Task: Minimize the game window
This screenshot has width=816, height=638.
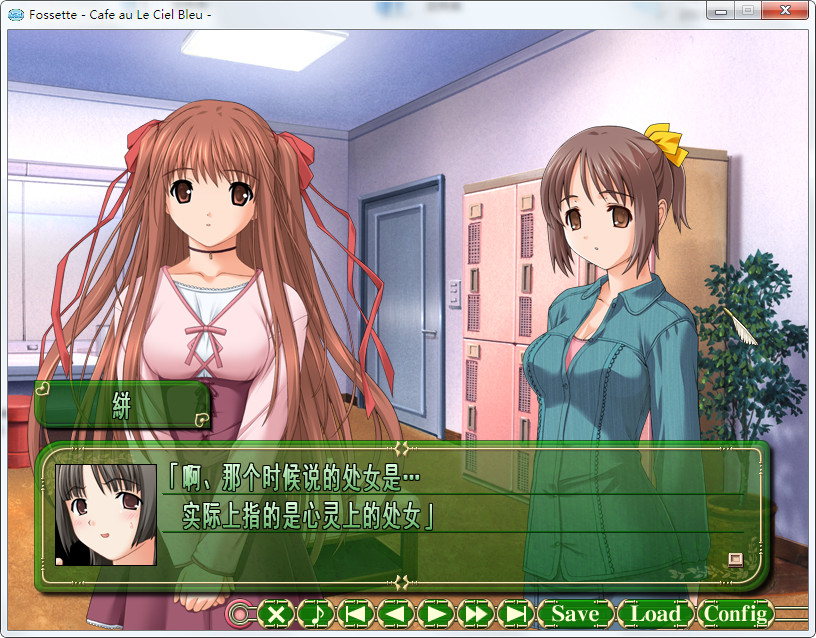Action: tap(722, 10)
